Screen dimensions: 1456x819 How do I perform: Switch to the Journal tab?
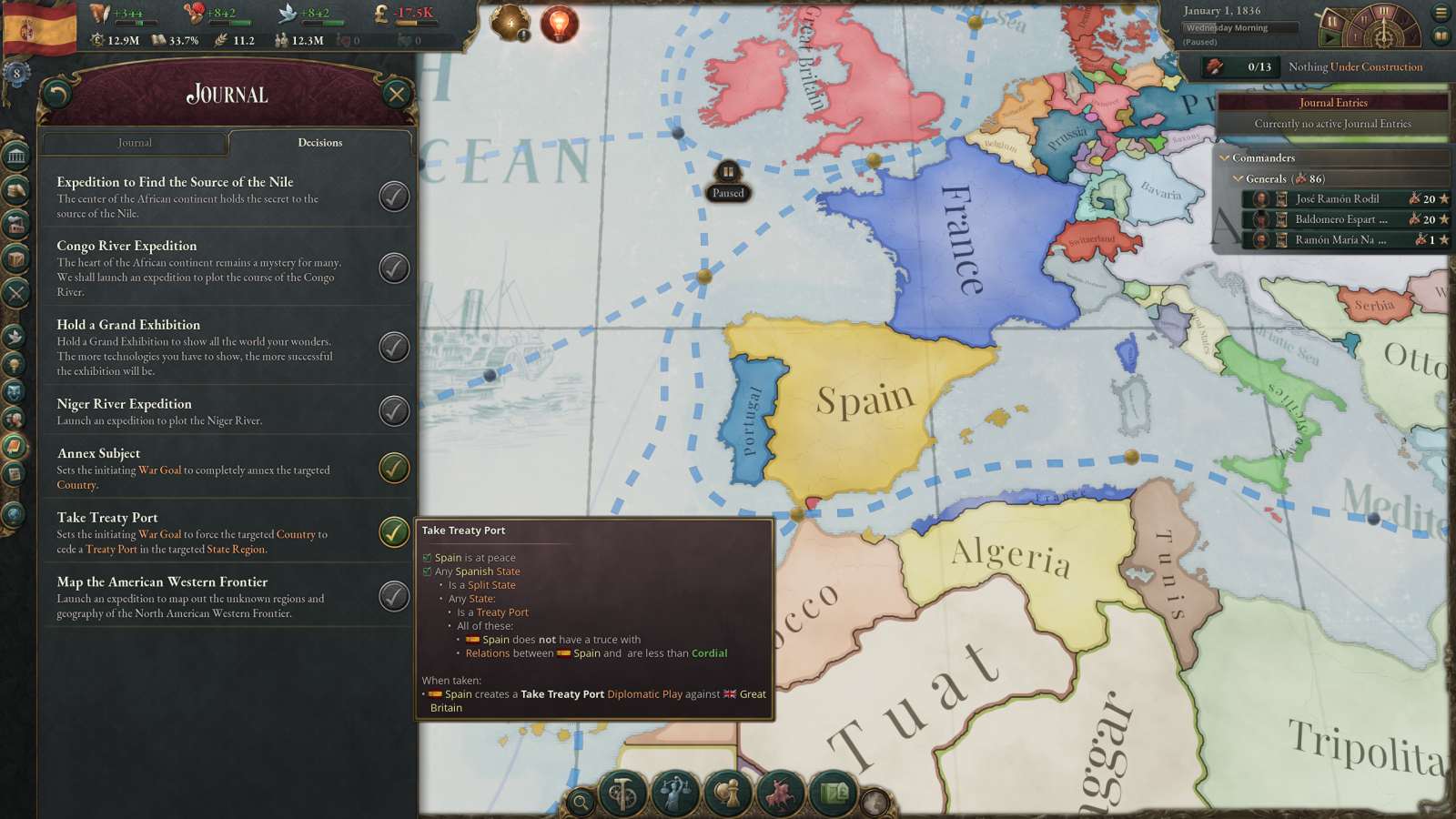coord(135,143)
